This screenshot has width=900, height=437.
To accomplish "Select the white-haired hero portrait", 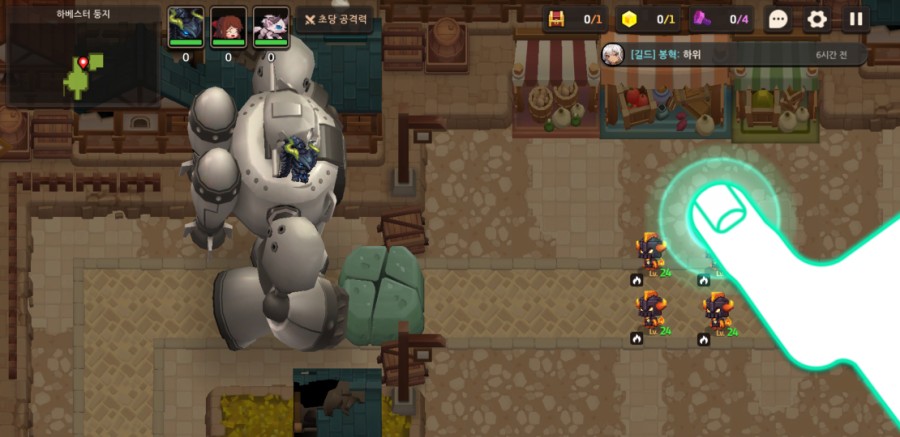I will (x=270, y=27).
